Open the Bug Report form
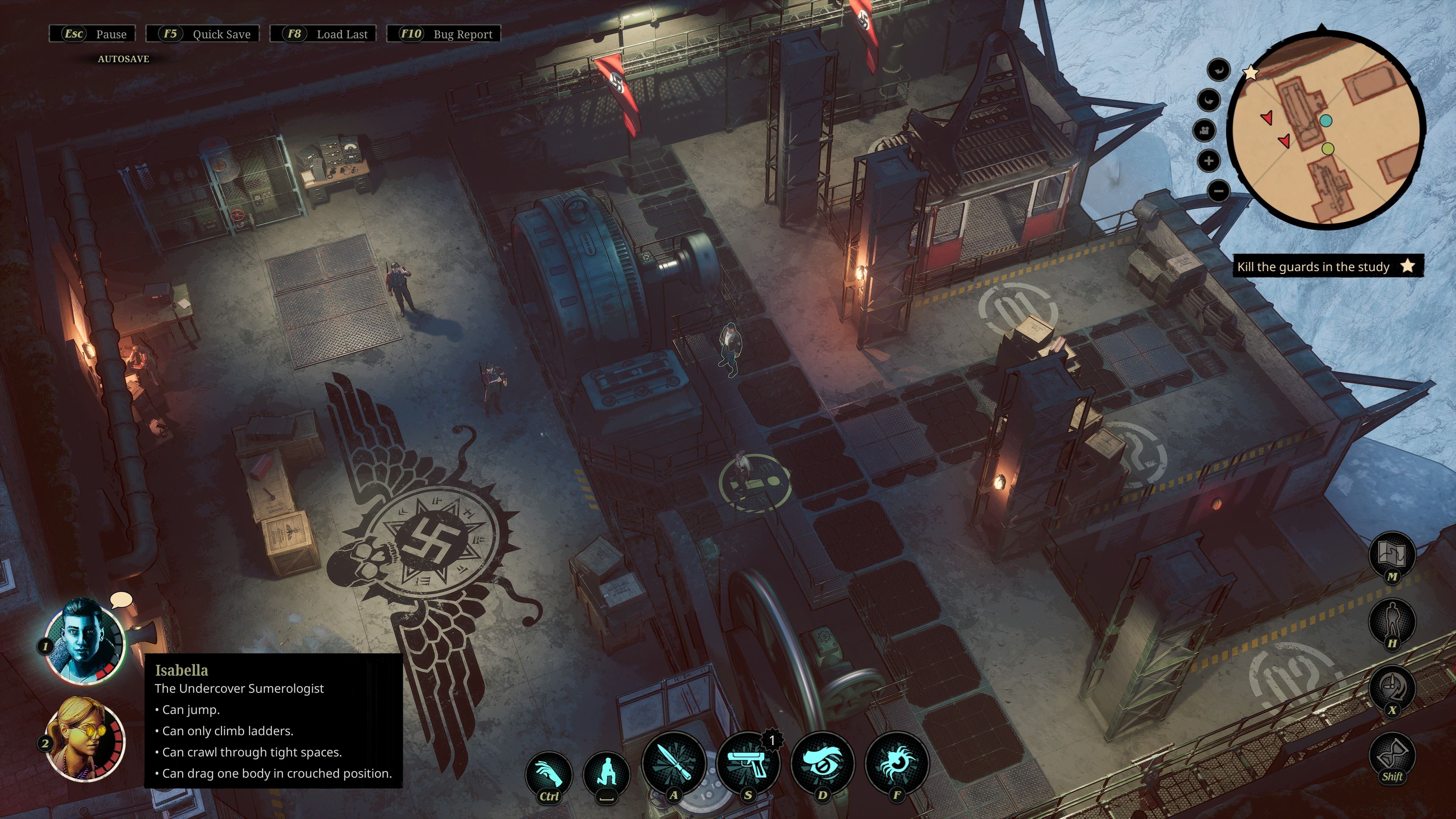 [444, 34]
